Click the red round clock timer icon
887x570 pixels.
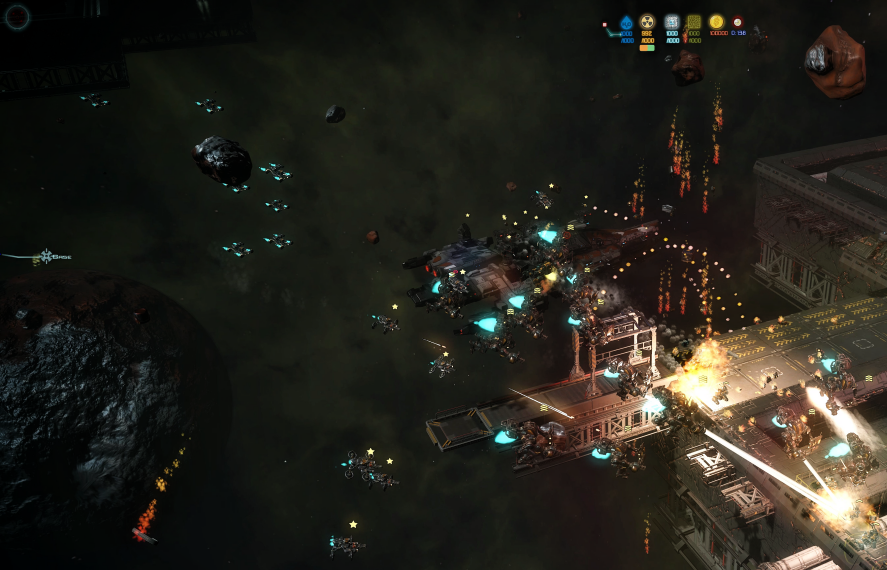[738, 21]
